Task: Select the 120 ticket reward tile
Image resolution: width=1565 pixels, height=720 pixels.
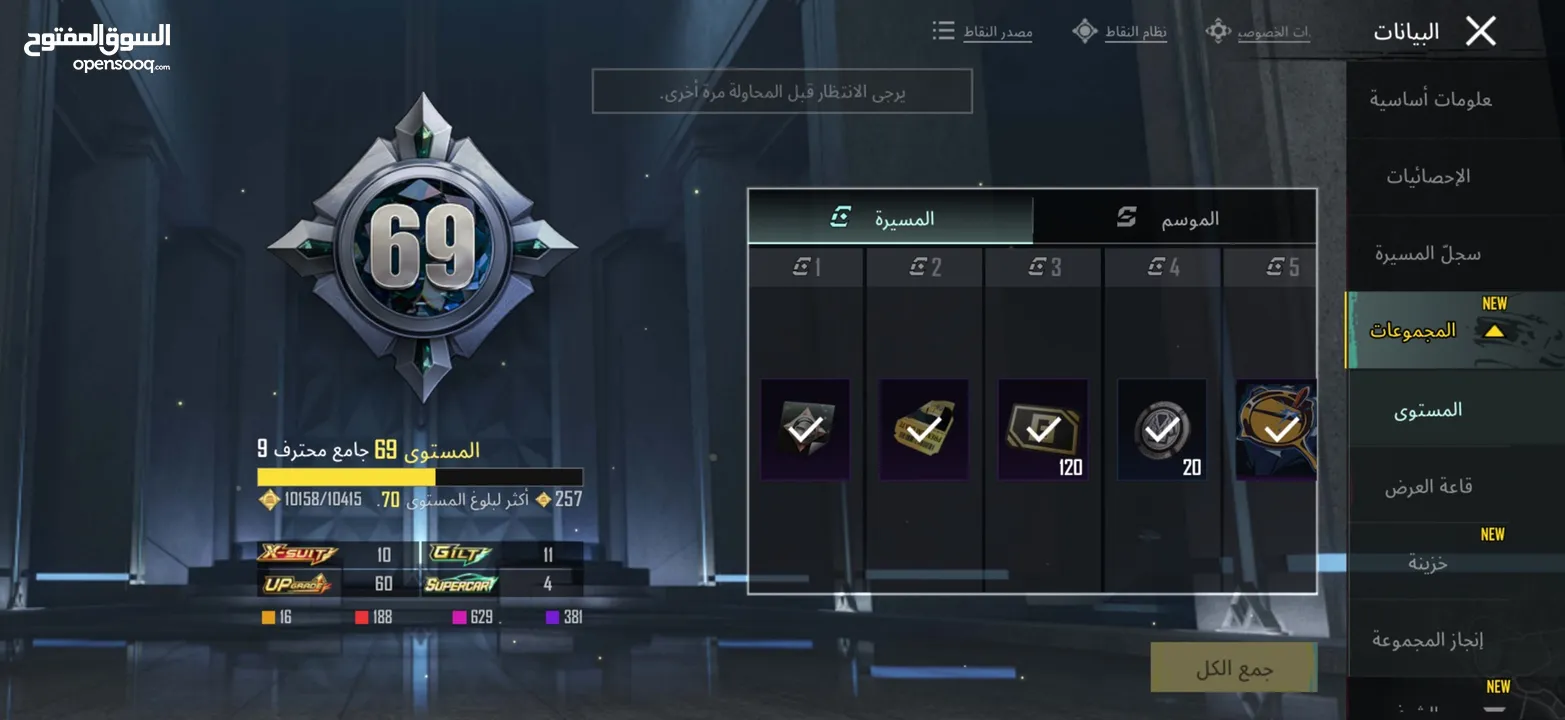Action: pyautogui.click(x=1043, y=429)
